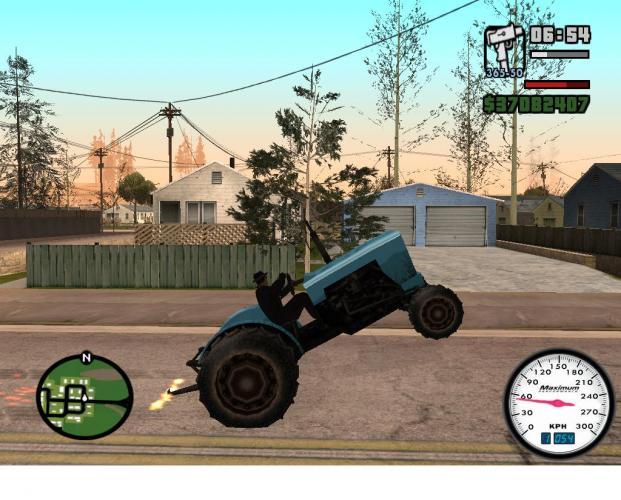Click the circular radar minimap
Image resolution: width=621 pixels, height=500 pixels.
coord(85,396)
